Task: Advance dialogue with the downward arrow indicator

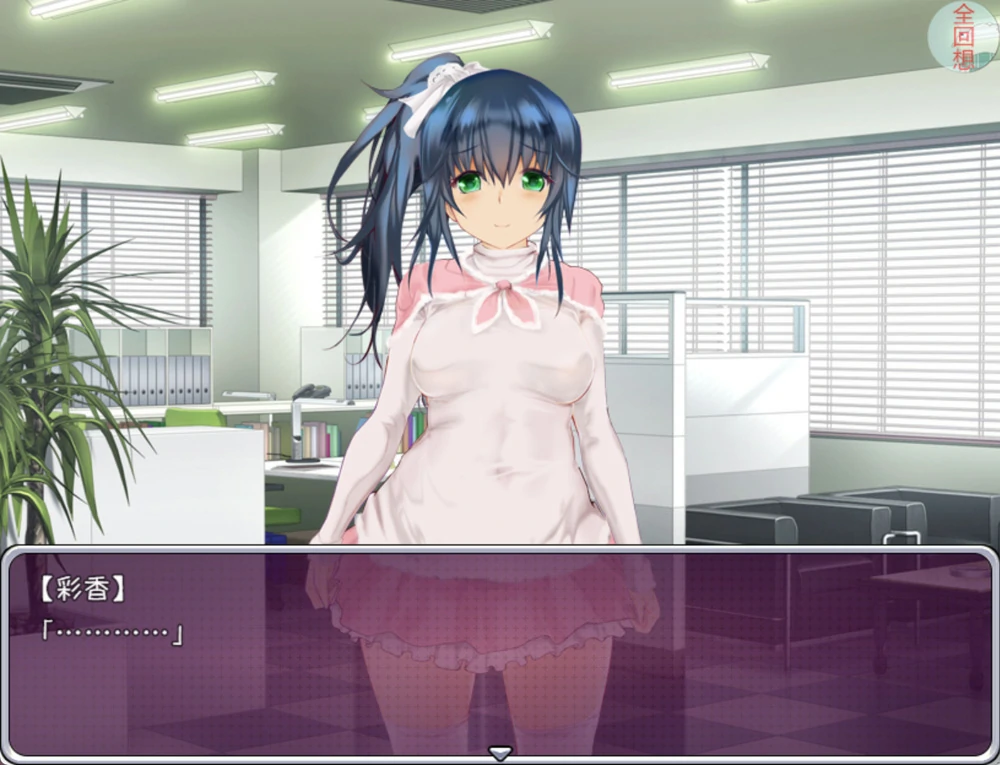Action: pyautogui.click(x=499, y=752)
